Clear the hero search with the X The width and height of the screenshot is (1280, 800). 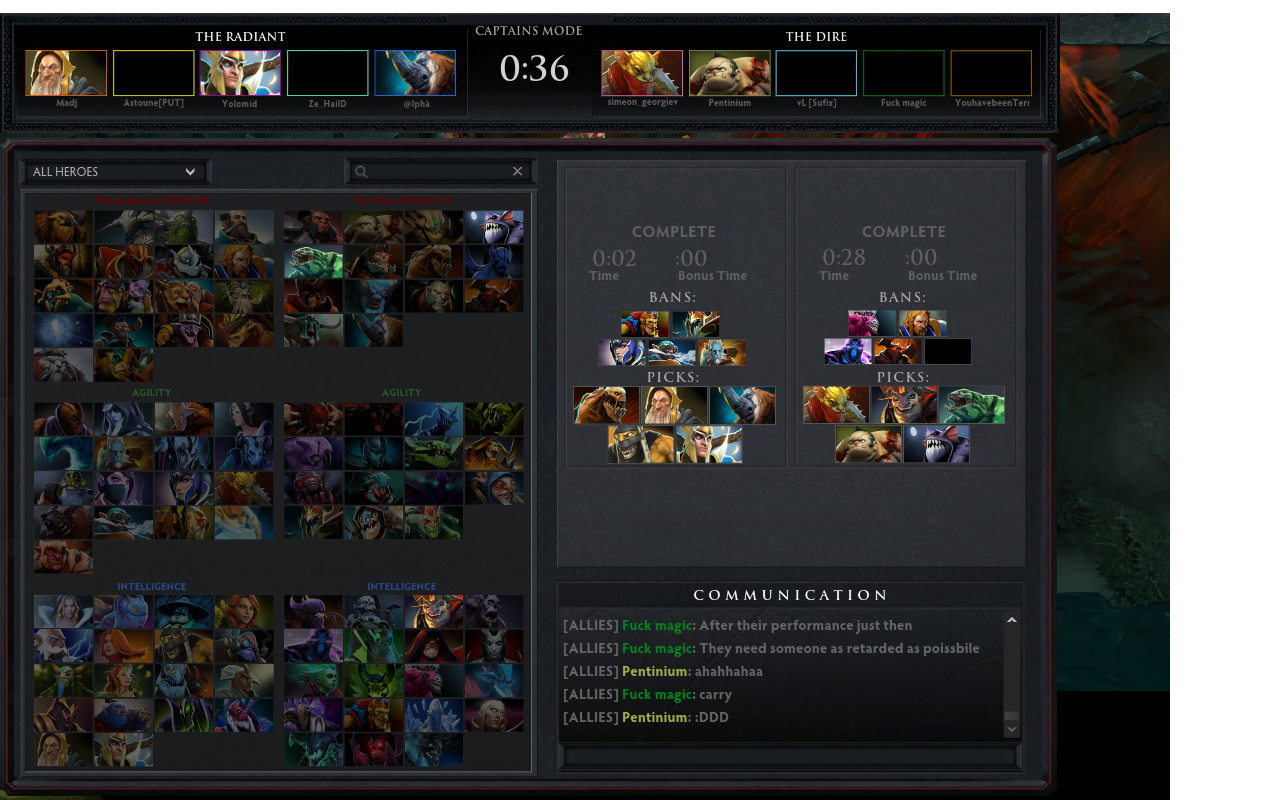(x=517, y=172)
